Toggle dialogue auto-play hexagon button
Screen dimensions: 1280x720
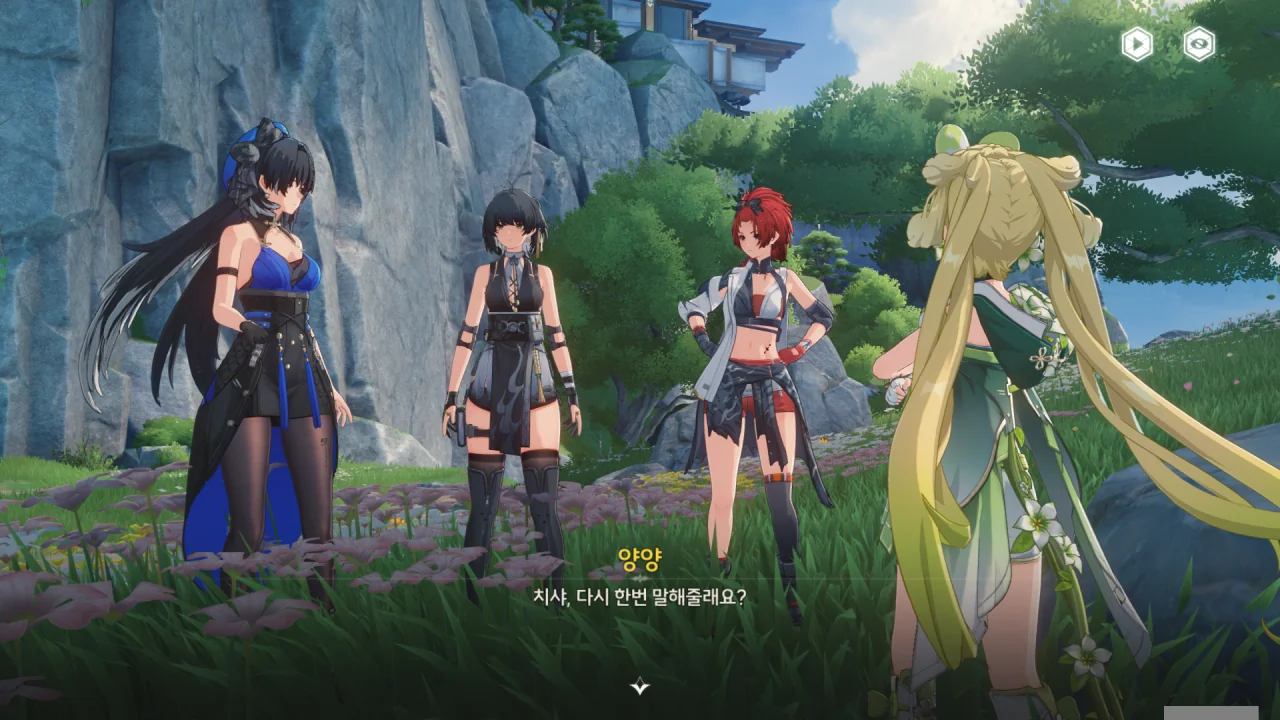coord(1136,44)
